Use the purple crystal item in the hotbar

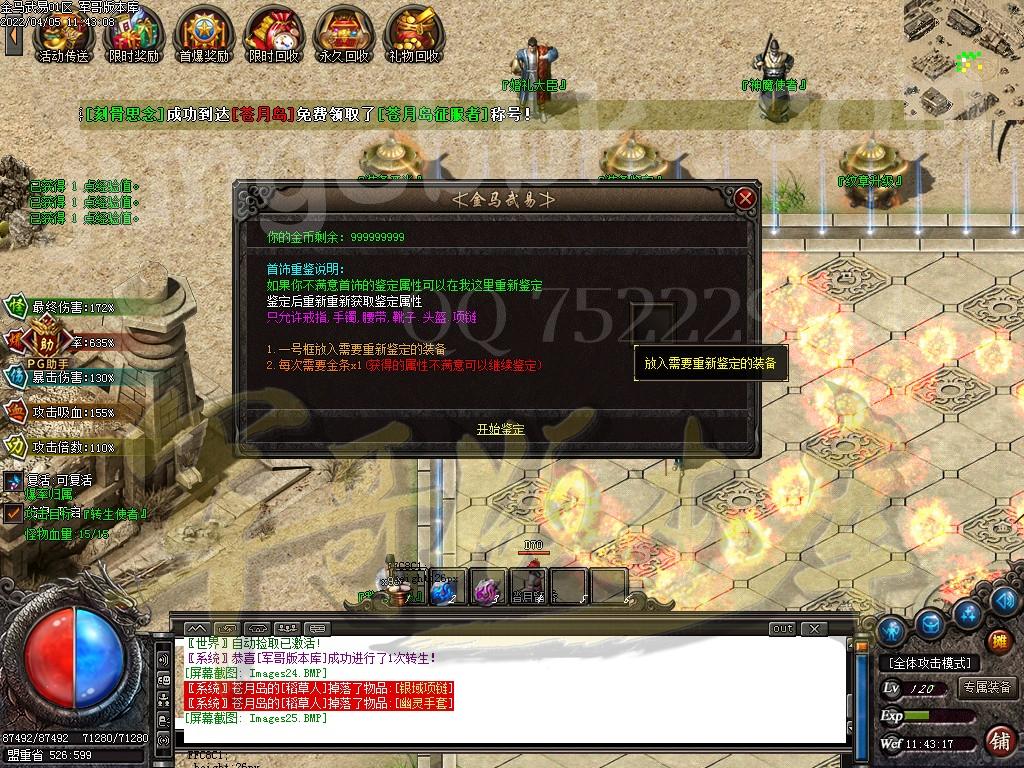487,590
